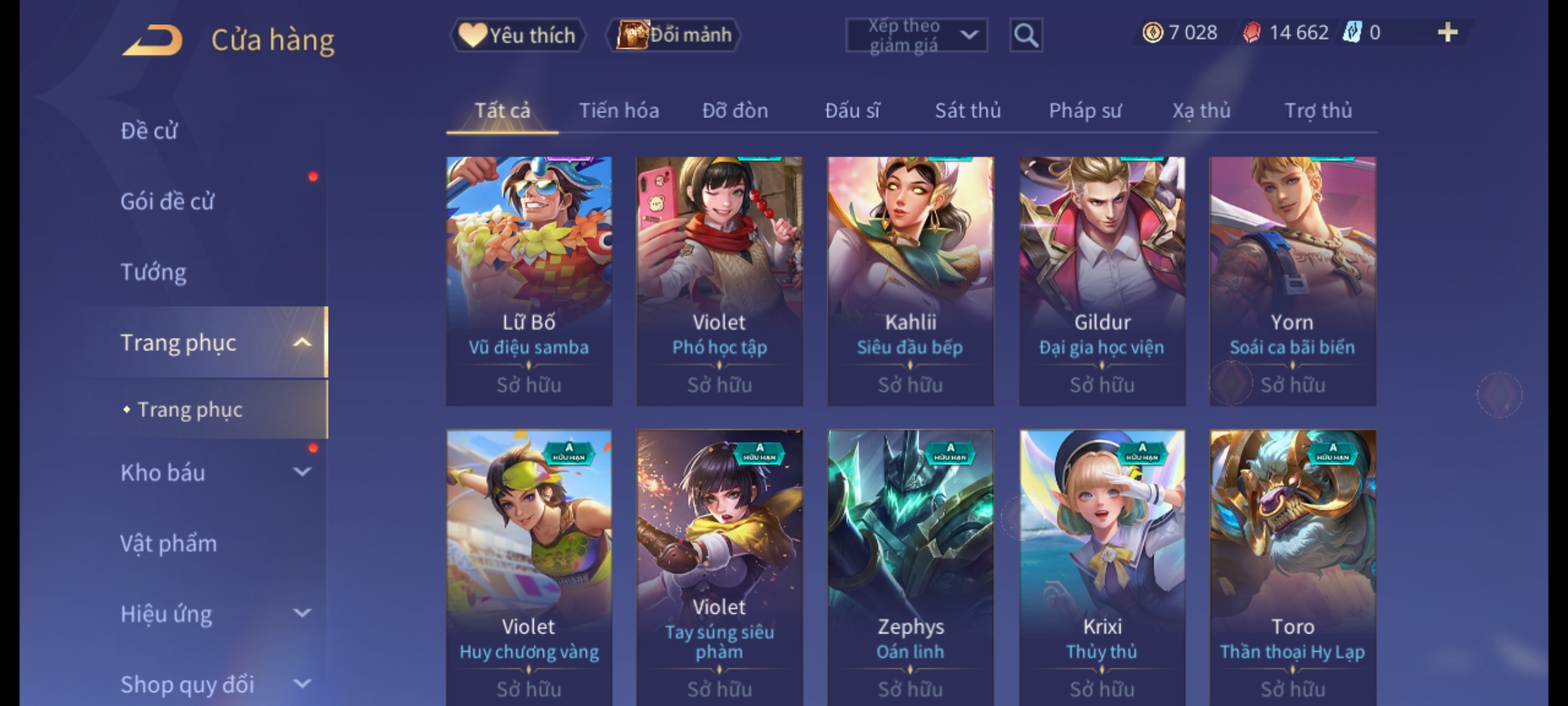
Task: Switch to the Đỡ đòn tab
Action: [x=735, y=110]
